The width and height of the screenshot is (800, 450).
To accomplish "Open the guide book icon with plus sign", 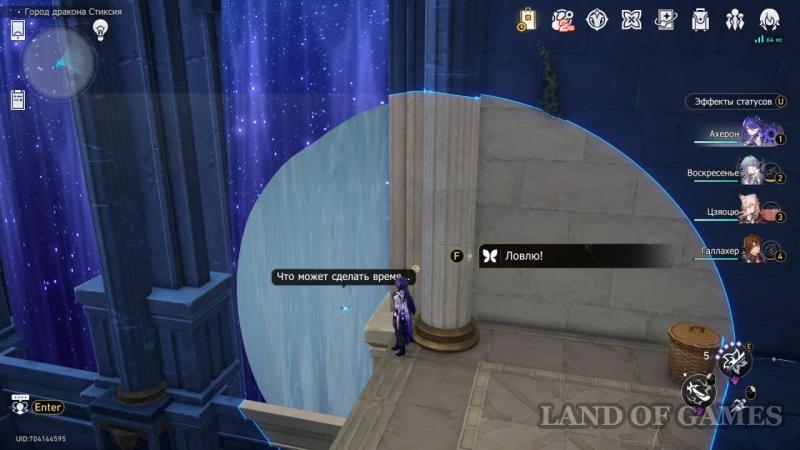I will click(x=665, y=19).
